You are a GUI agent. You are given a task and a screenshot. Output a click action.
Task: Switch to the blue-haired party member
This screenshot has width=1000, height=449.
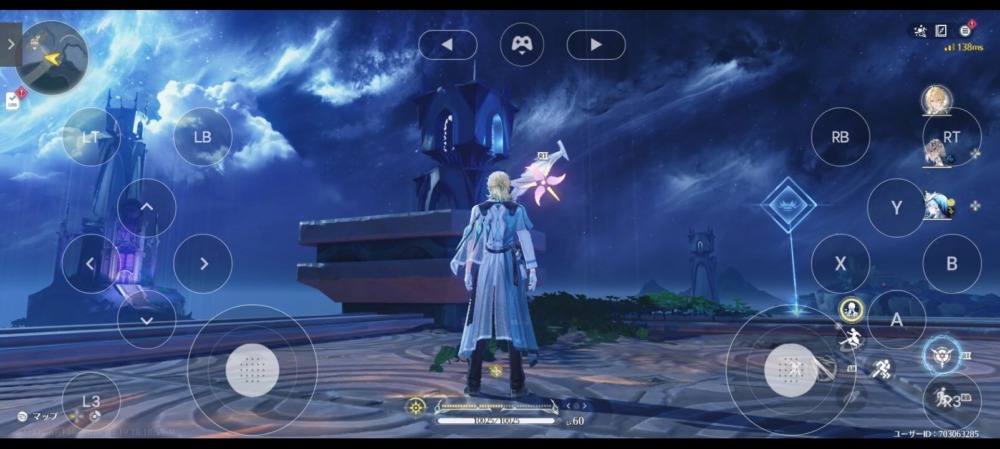click(x=937, y=206)
